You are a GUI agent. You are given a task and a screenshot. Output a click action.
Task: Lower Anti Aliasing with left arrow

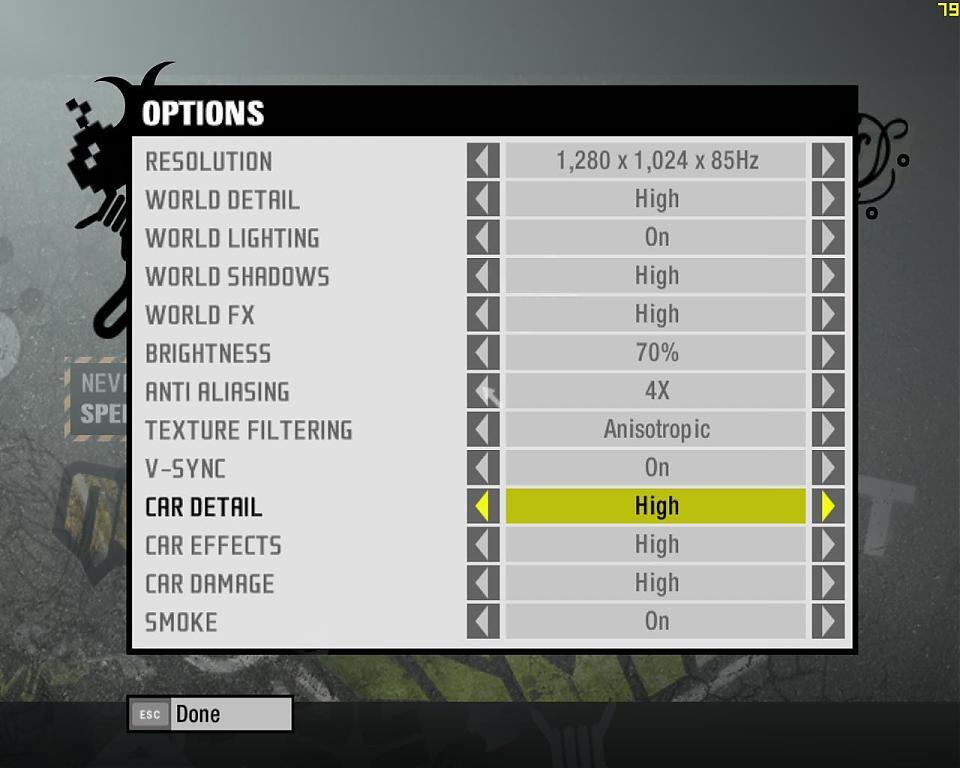483,391
